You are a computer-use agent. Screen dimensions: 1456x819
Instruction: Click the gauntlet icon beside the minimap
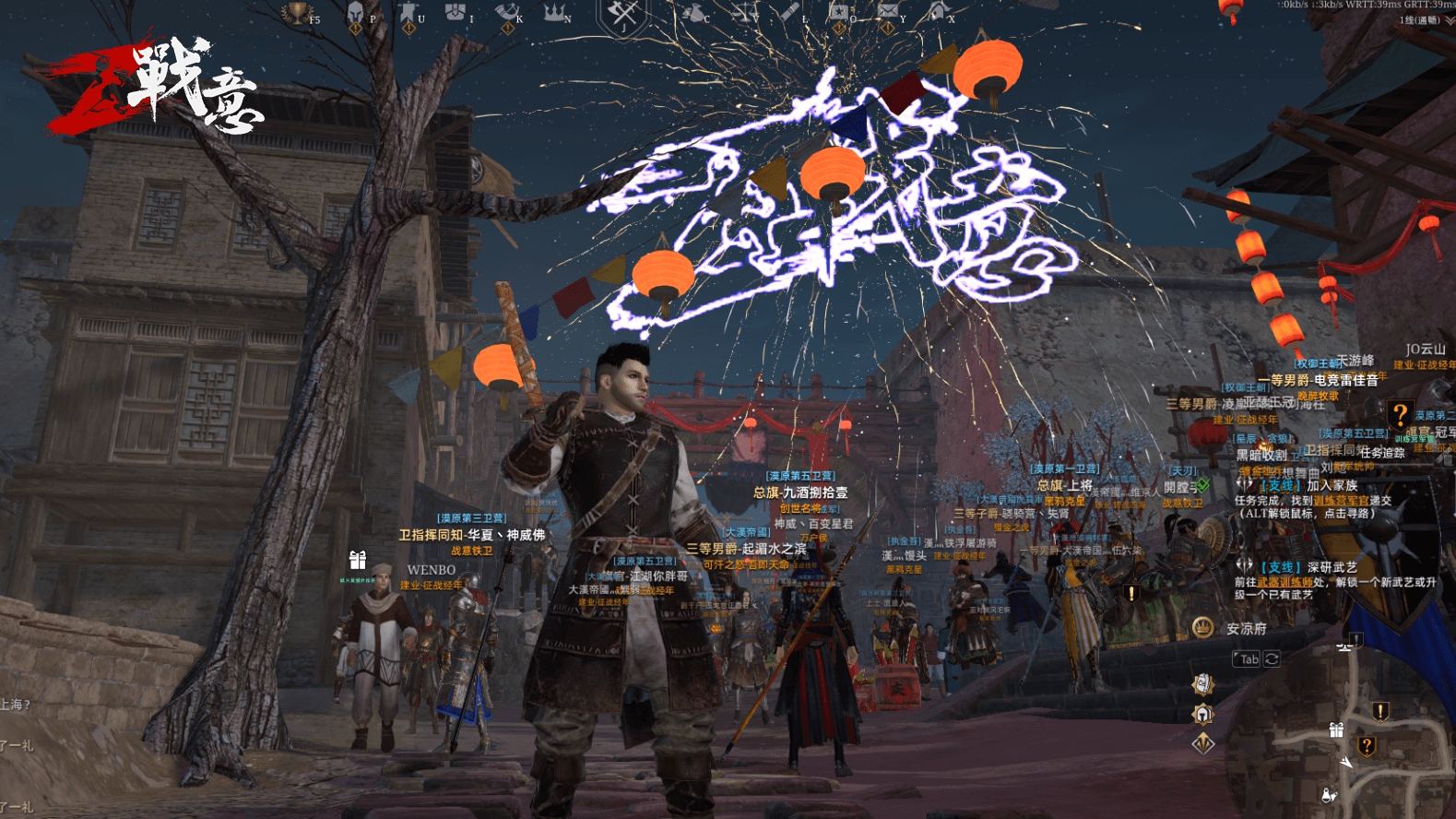[1202, 683]
